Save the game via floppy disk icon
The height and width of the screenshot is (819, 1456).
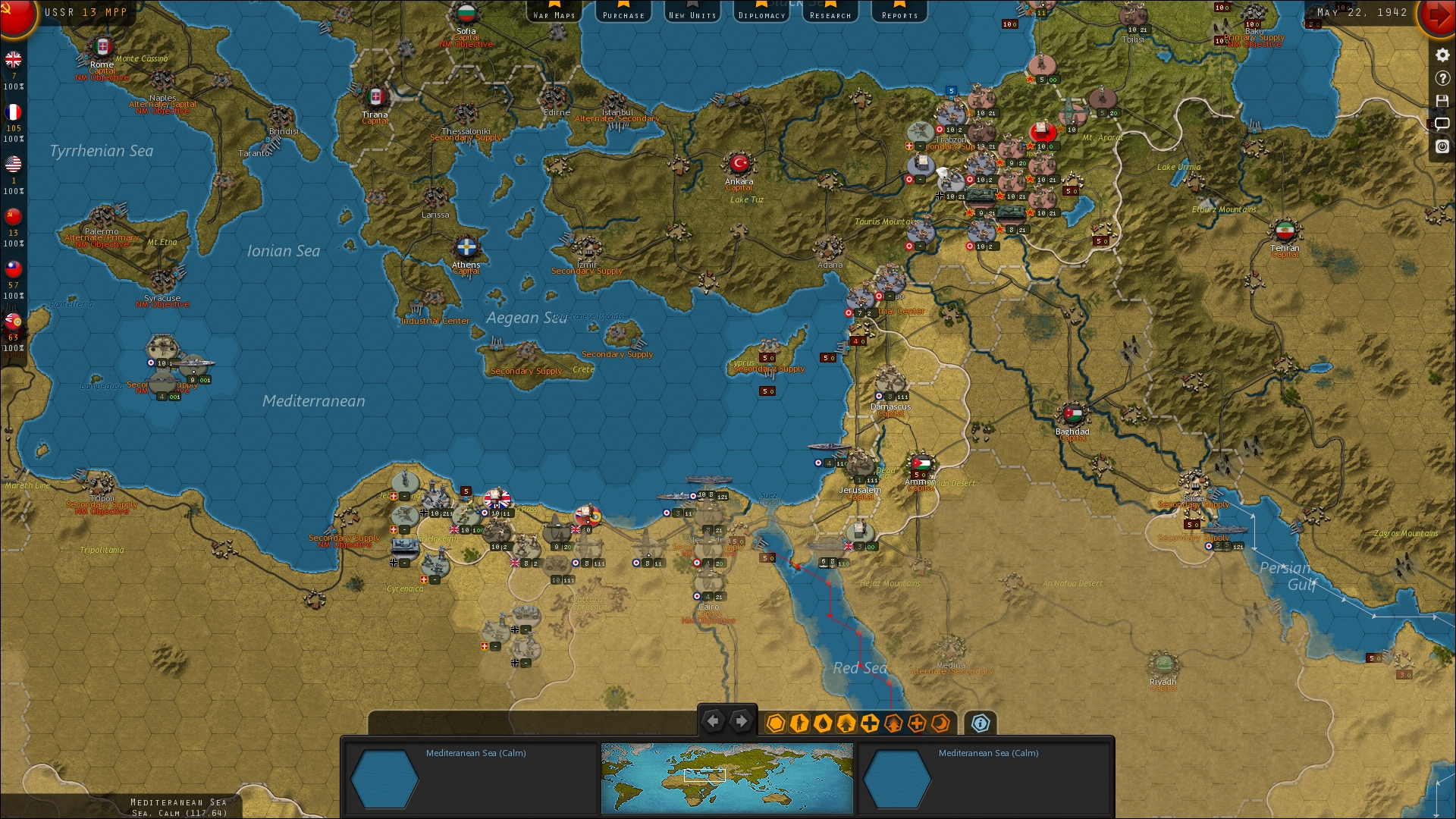[1442, 101]
